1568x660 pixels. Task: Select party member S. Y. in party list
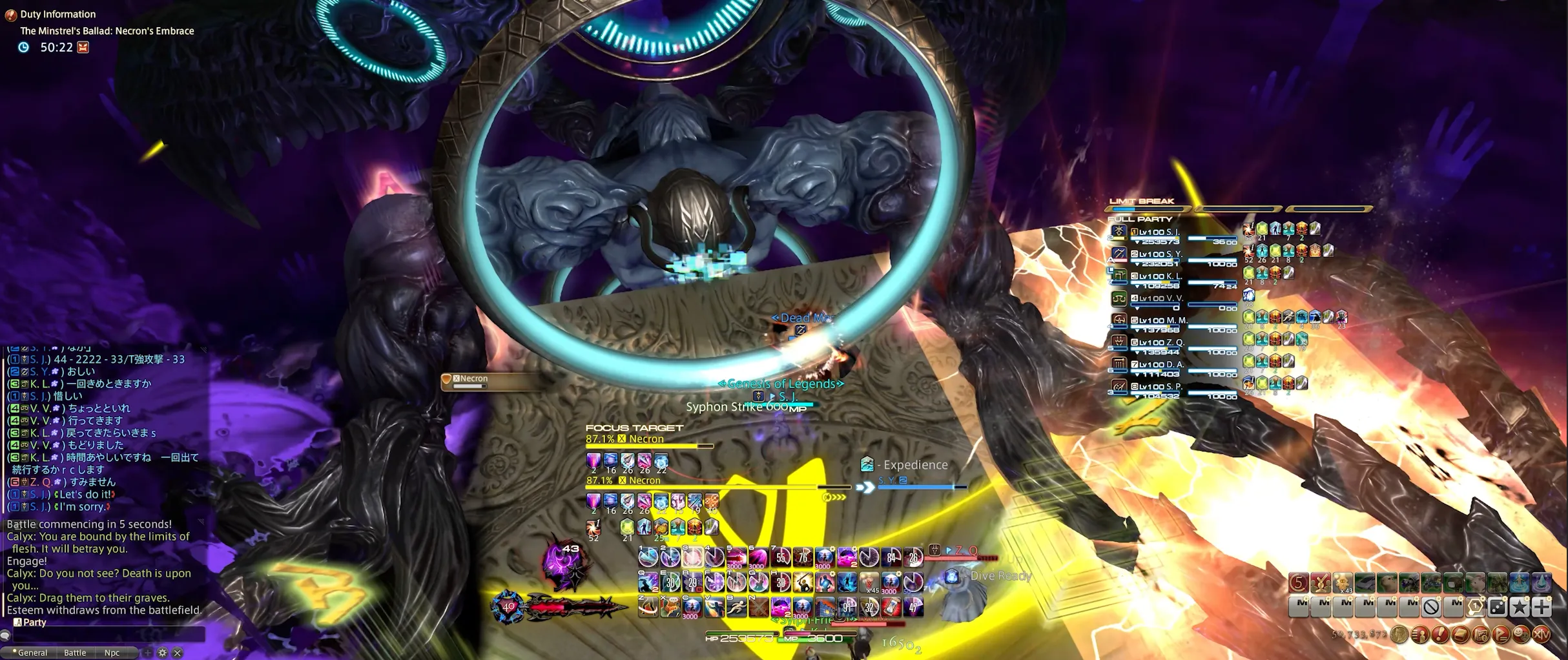pyautogui.click(x=1161, y=254)
